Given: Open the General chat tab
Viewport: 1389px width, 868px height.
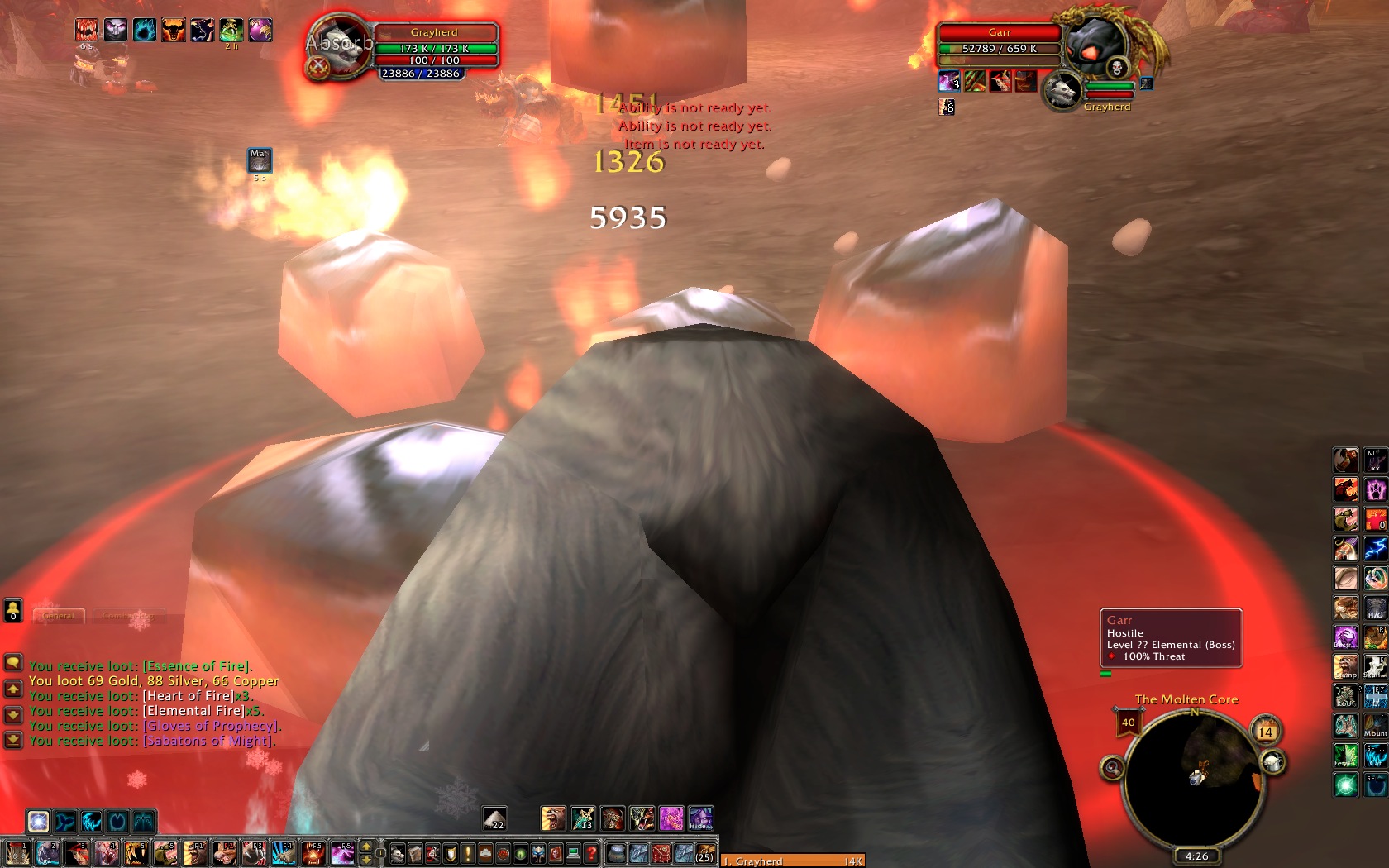Looking at the screenshot, I should [58, 616].
